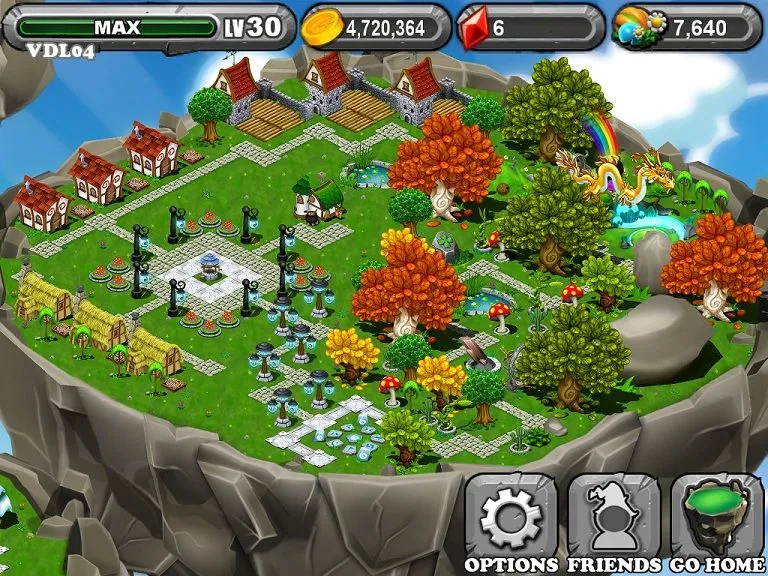Tap the food treats counter icon

point(639,28)
